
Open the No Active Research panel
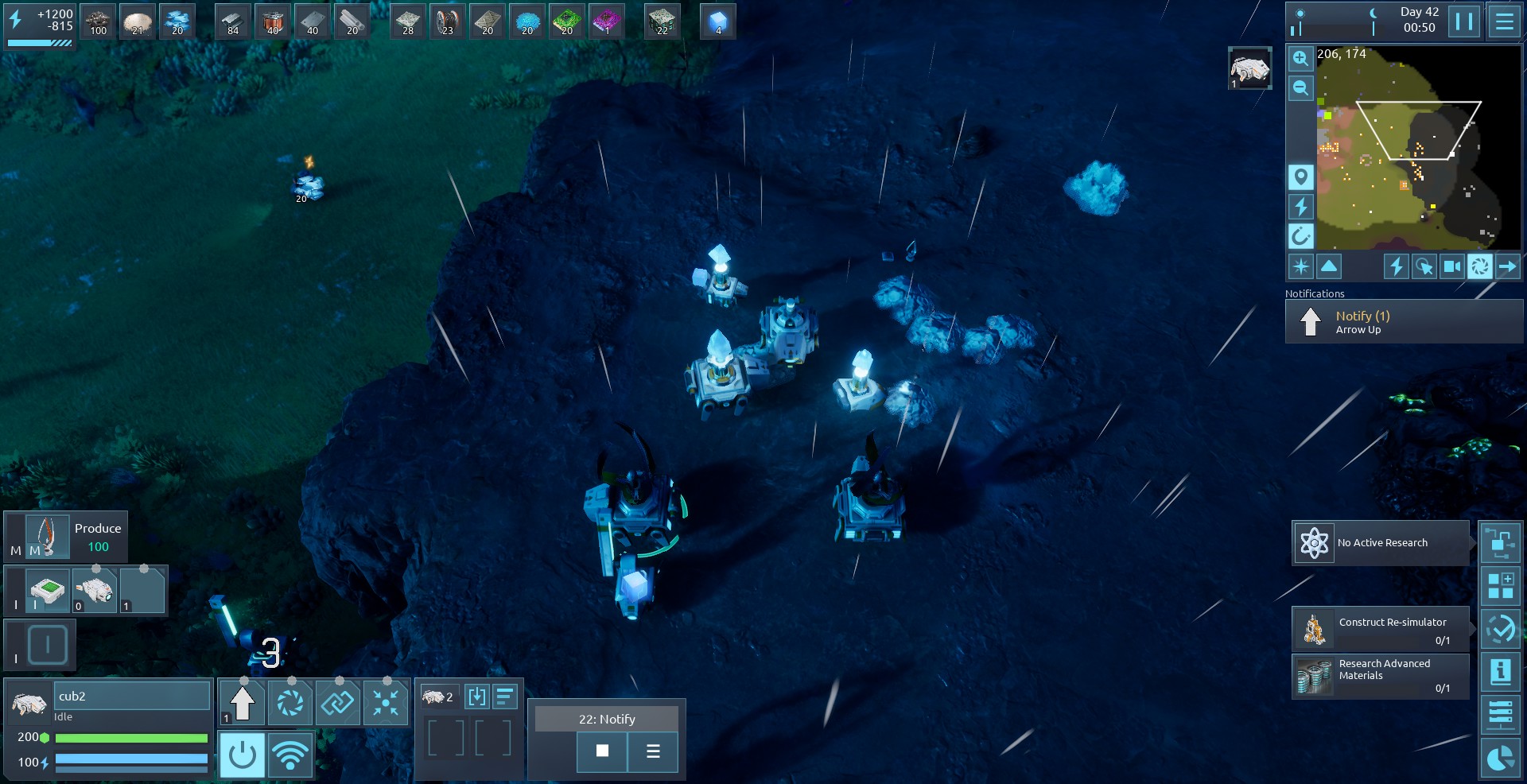tap(1381, 543)
